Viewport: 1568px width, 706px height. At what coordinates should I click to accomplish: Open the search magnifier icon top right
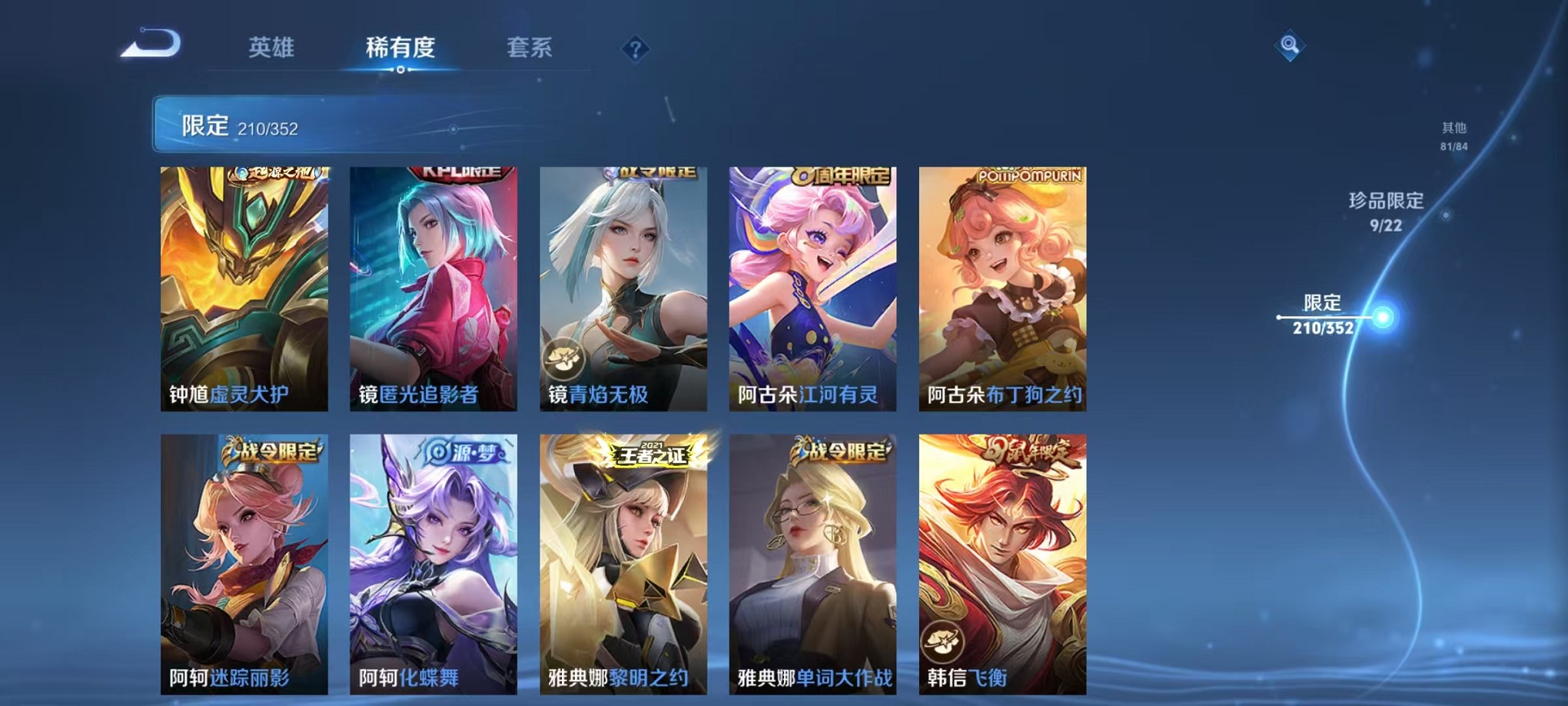1291,46
